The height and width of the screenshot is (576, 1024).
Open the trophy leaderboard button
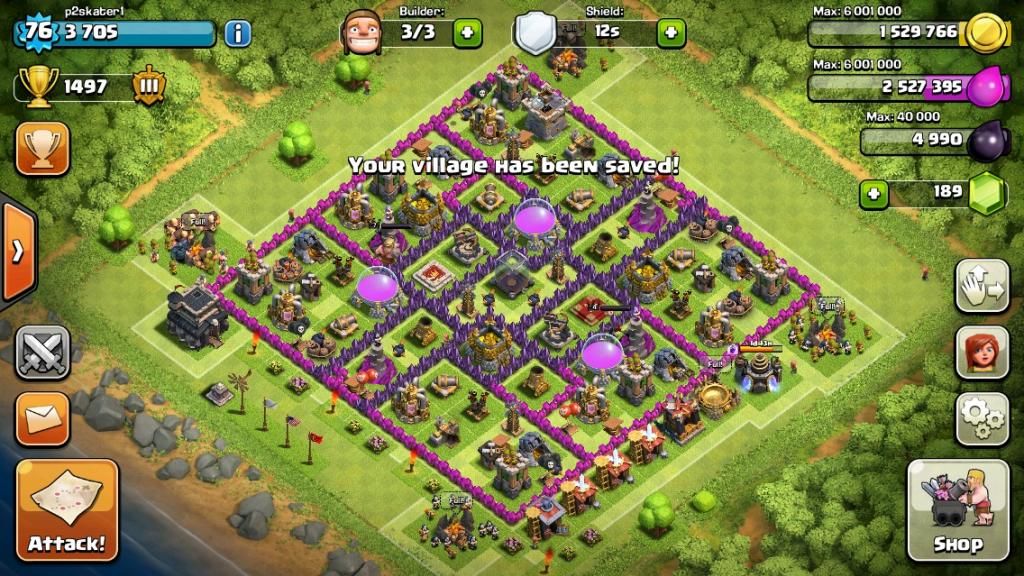pos(42,148)
